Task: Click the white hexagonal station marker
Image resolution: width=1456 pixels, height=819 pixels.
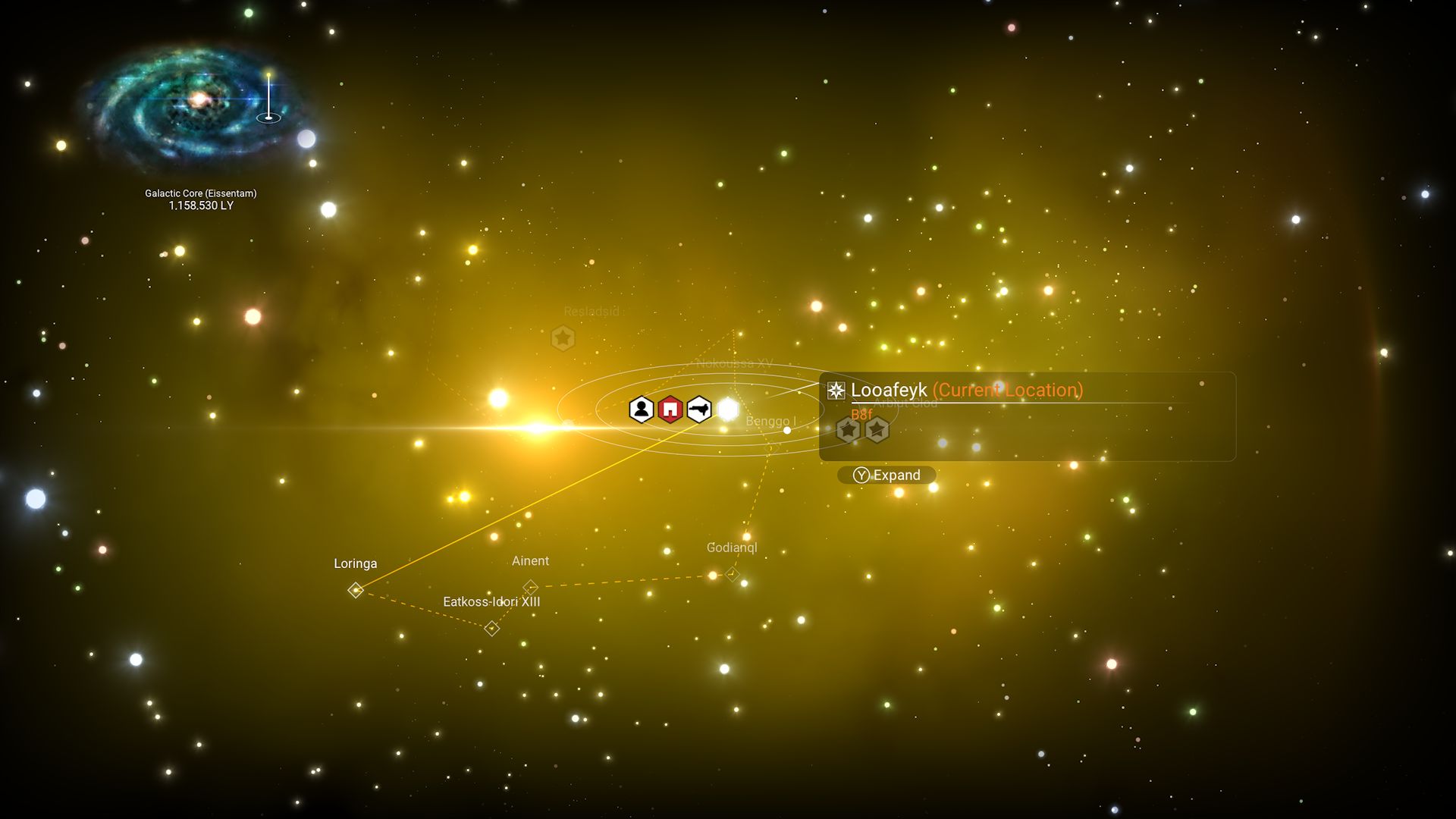Action: tap(729, 409)
